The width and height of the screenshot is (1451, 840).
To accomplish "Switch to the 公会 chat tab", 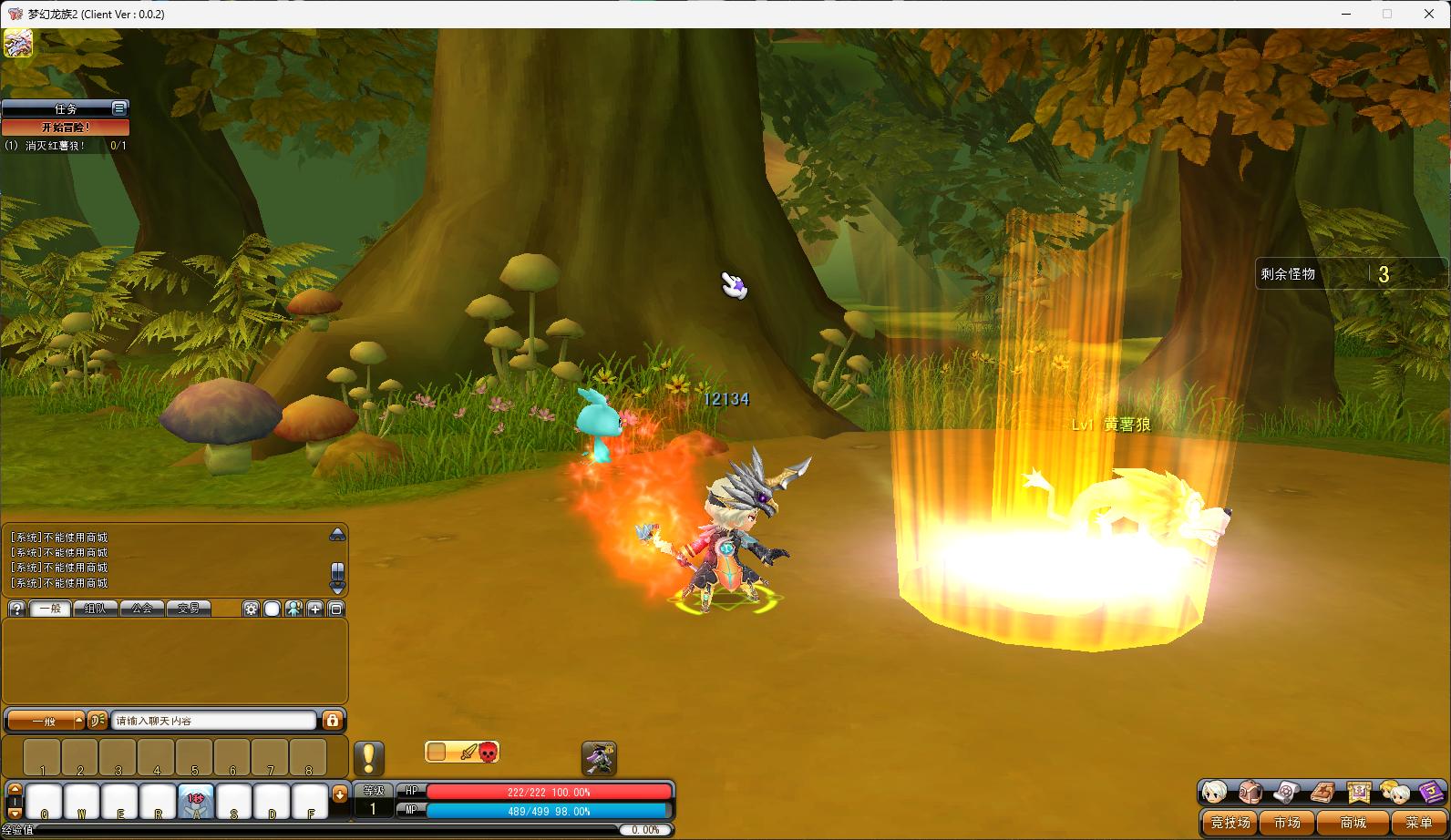I will [142, 609].
